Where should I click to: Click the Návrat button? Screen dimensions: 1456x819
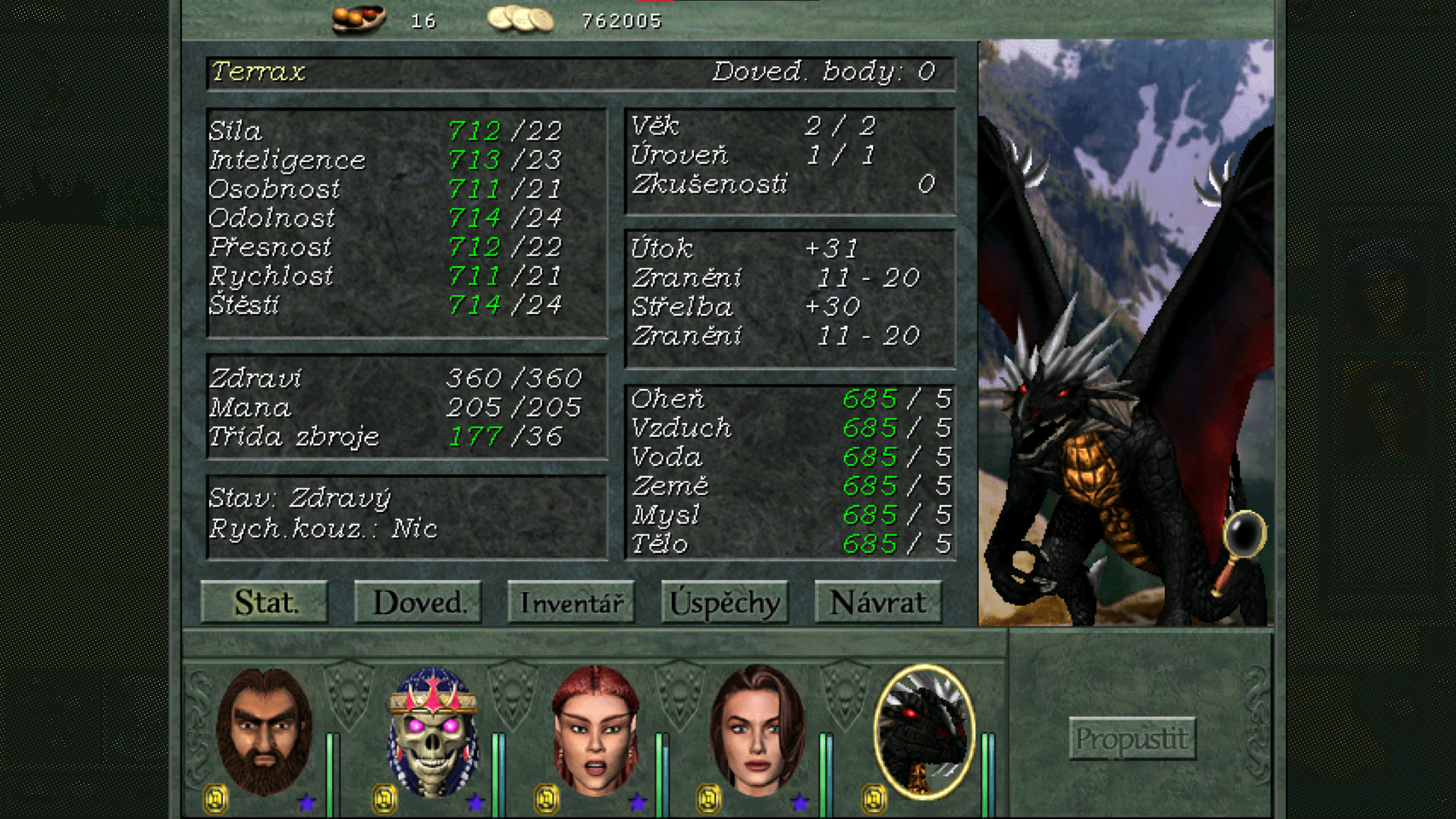[878, 603]
